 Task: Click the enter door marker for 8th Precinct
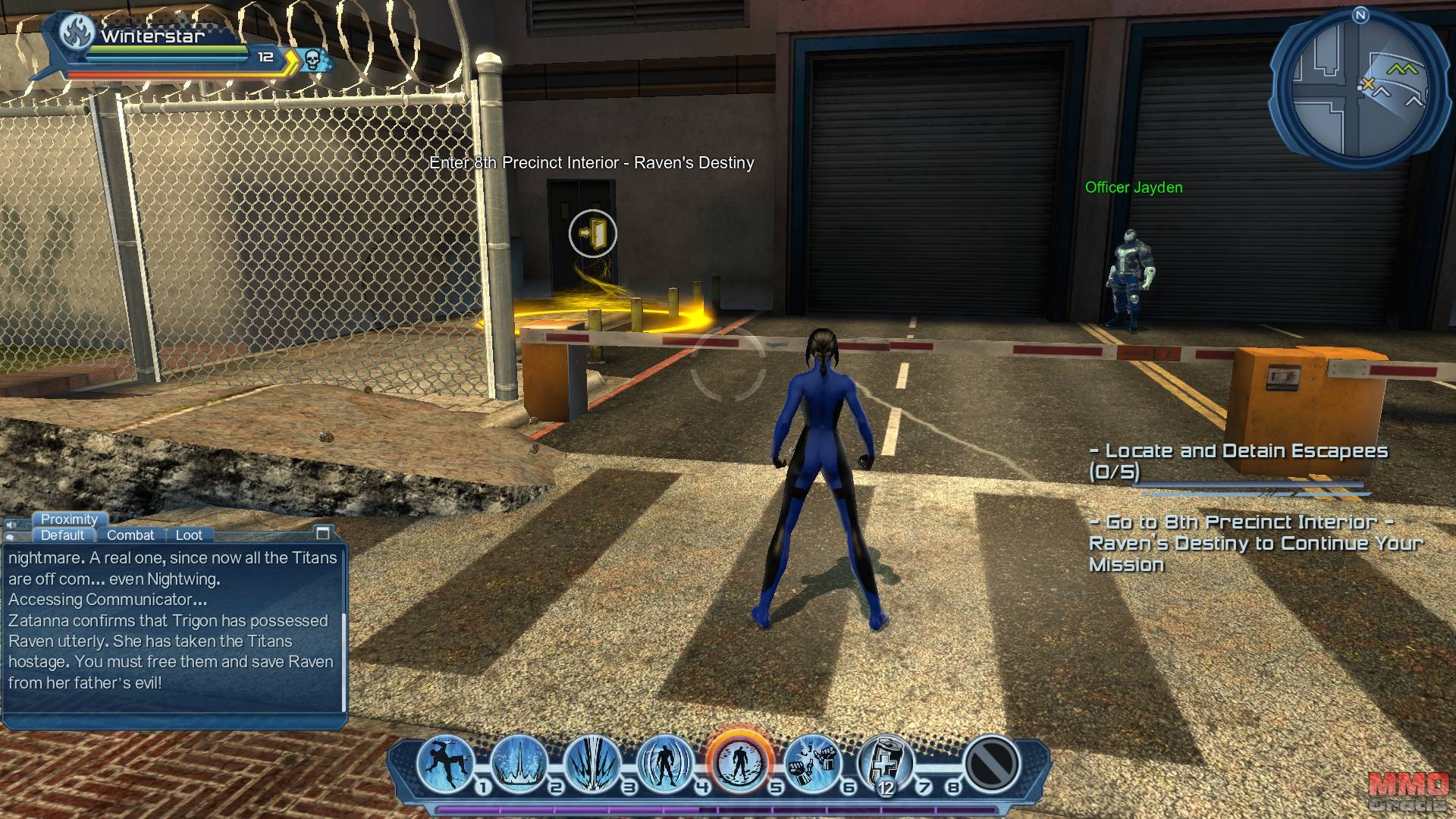pos(592,234)
